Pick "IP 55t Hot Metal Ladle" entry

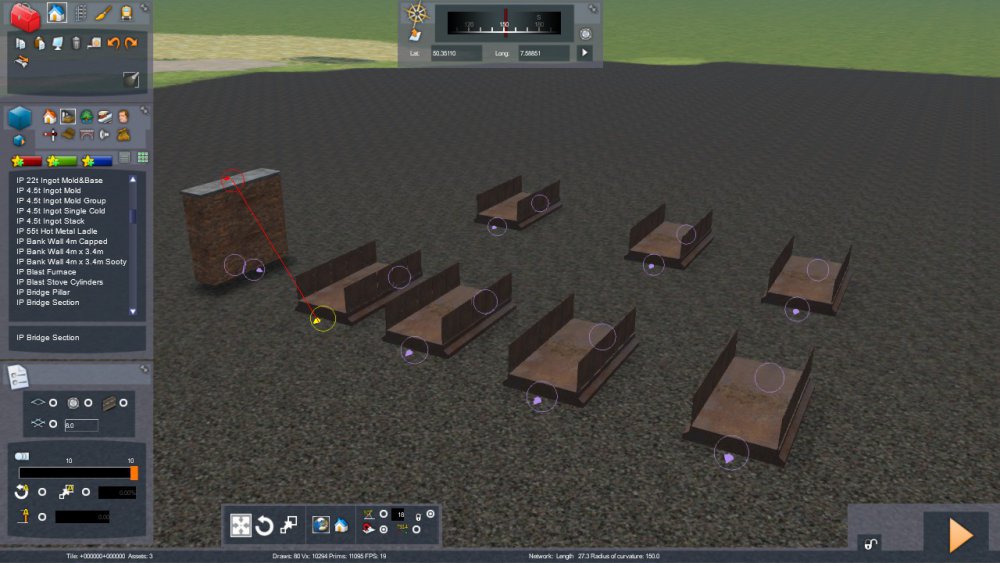pos(57,231)
